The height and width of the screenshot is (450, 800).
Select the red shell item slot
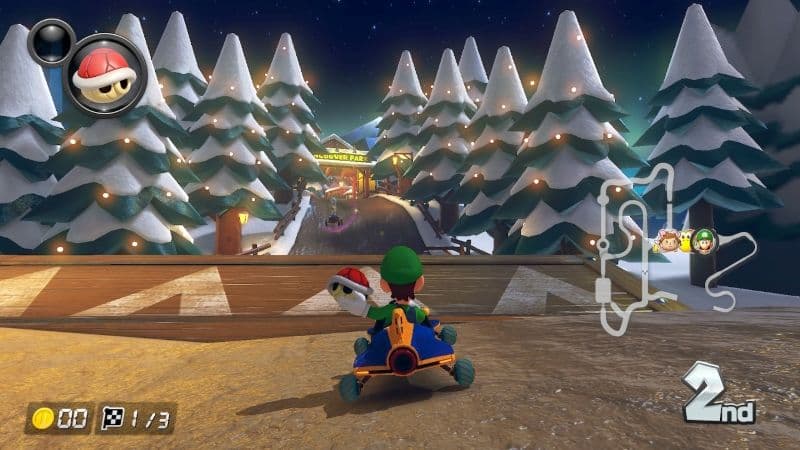(x=105, y=73)
